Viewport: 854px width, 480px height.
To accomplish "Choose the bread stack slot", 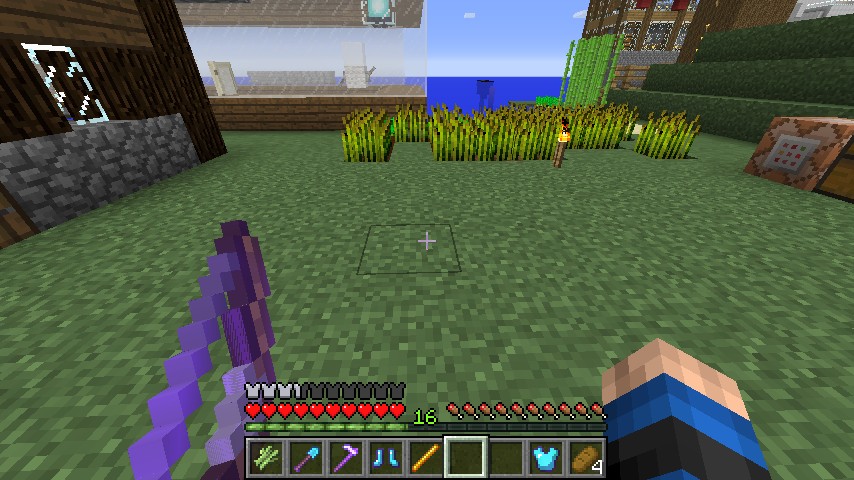I will click(x=586, y=458).
